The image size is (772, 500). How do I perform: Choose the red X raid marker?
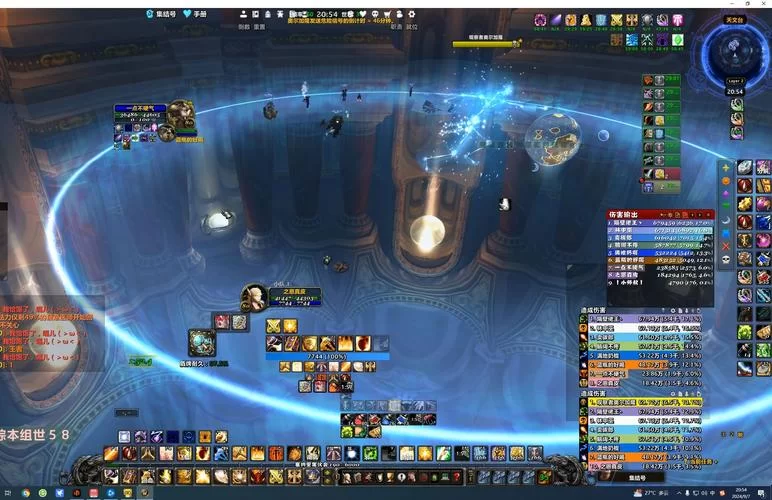tap(726, 245)
